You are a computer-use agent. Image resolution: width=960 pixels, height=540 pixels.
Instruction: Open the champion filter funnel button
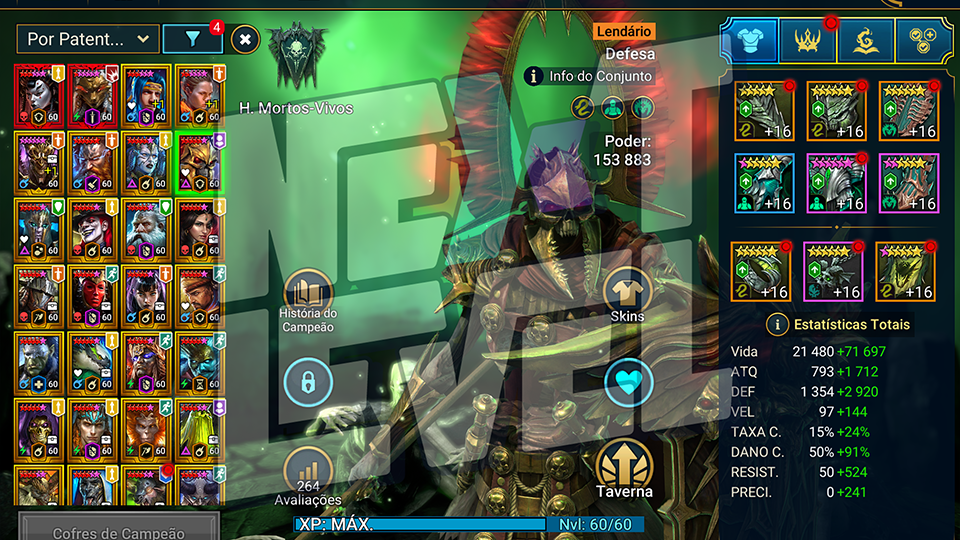tap(192, 39)
